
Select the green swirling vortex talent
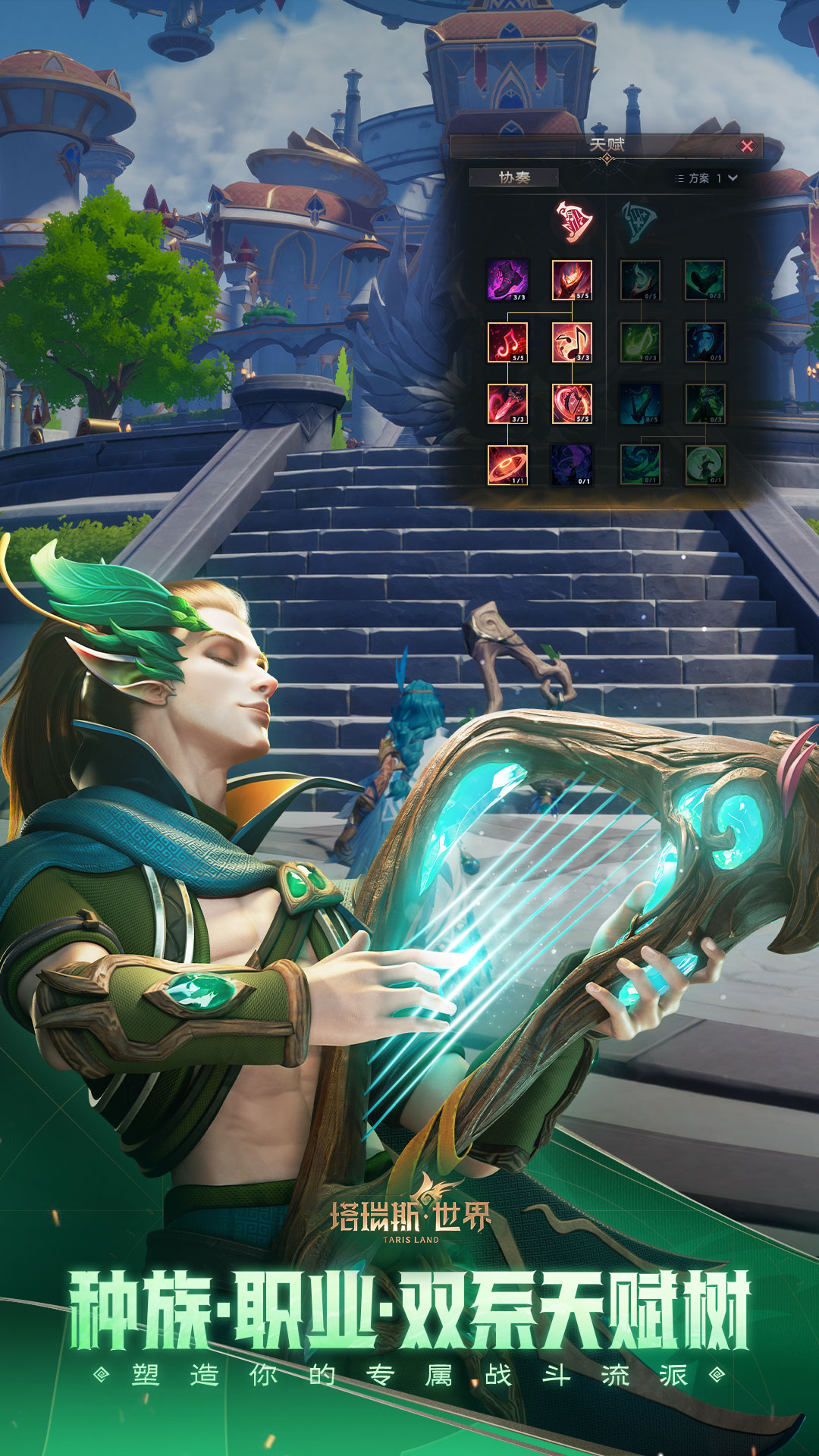(x=640, y=465)
